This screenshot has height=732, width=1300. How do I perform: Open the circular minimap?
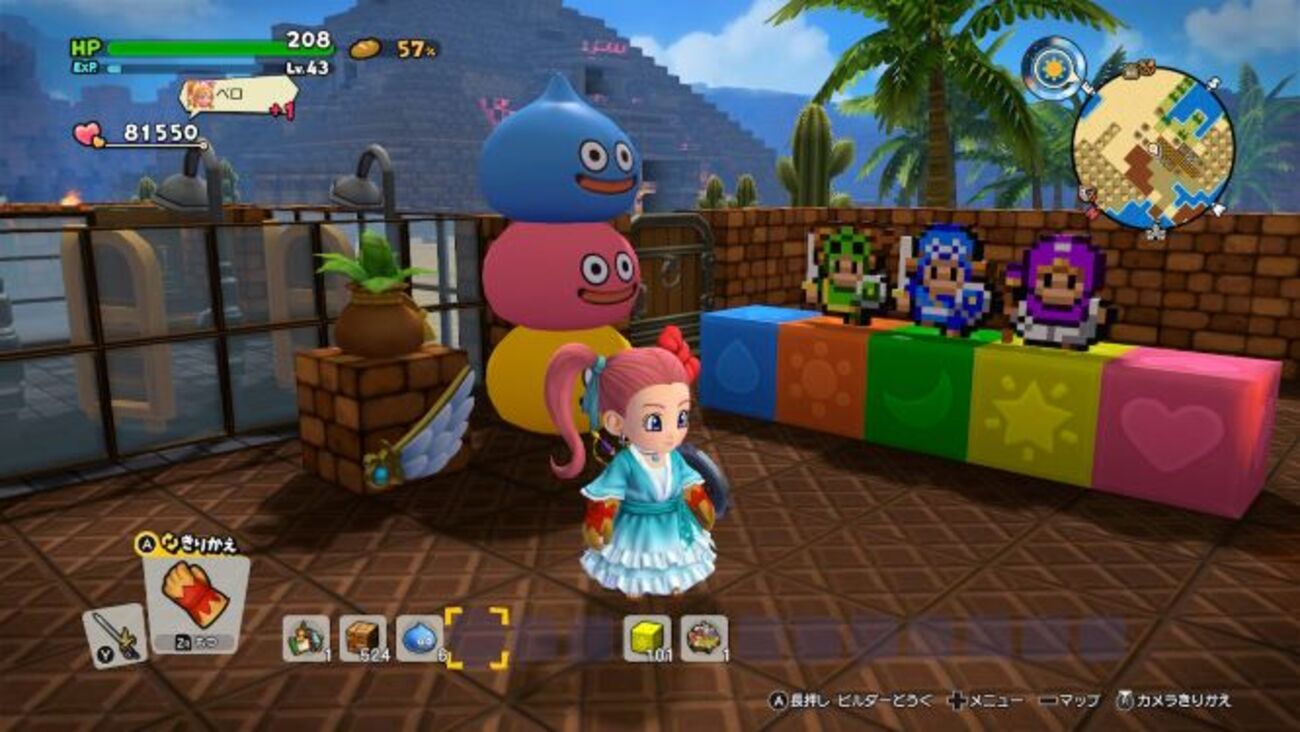coord(1153,146)
